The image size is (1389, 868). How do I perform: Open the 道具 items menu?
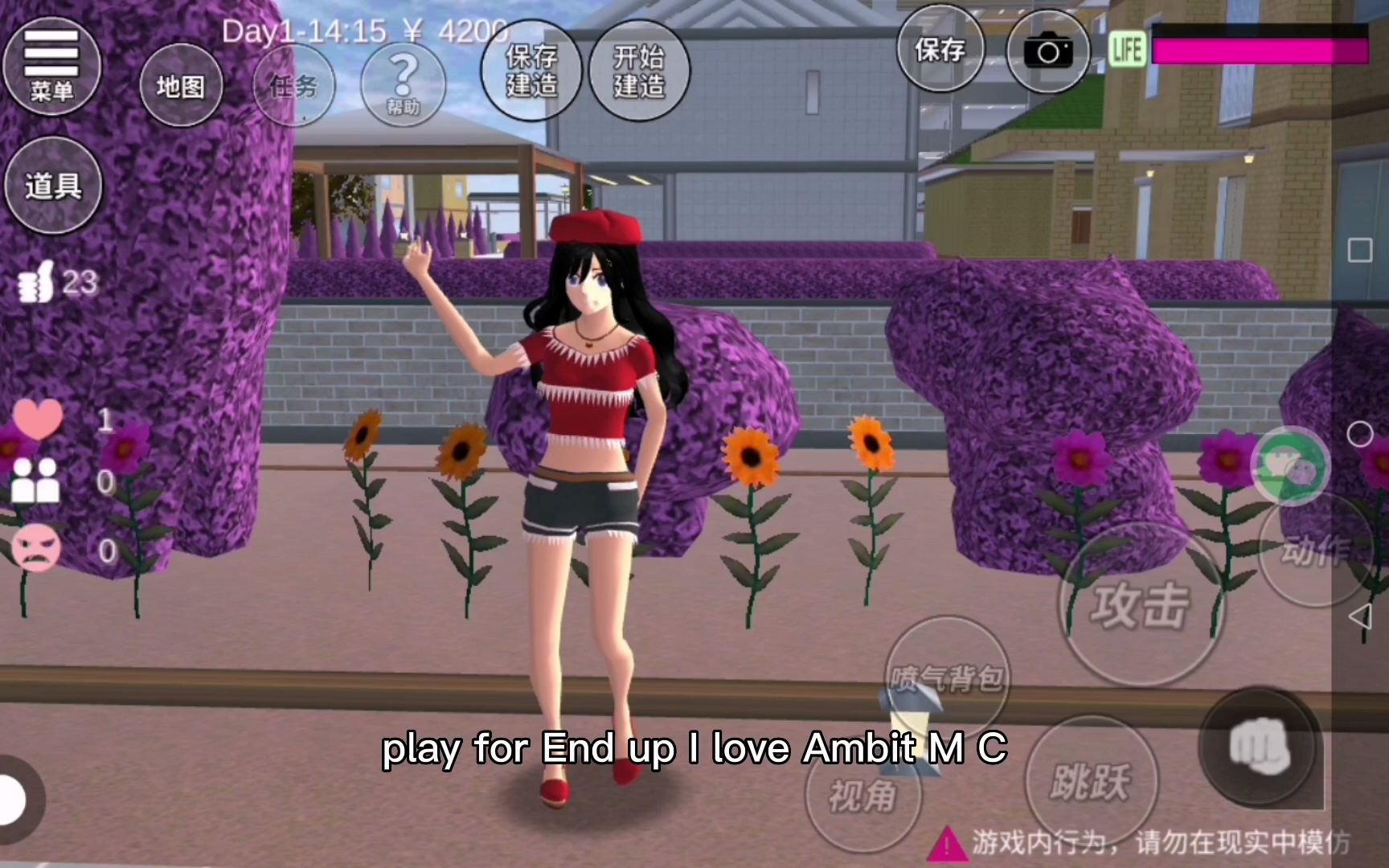(x=53, y=186)
